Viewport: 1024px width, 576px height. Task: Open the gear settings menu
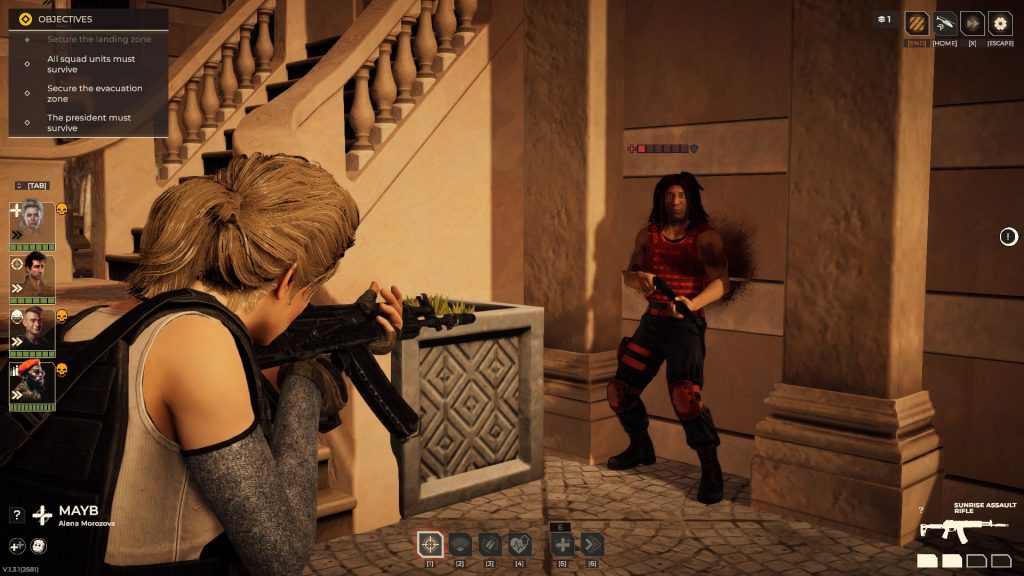[x=1000, y=23]
